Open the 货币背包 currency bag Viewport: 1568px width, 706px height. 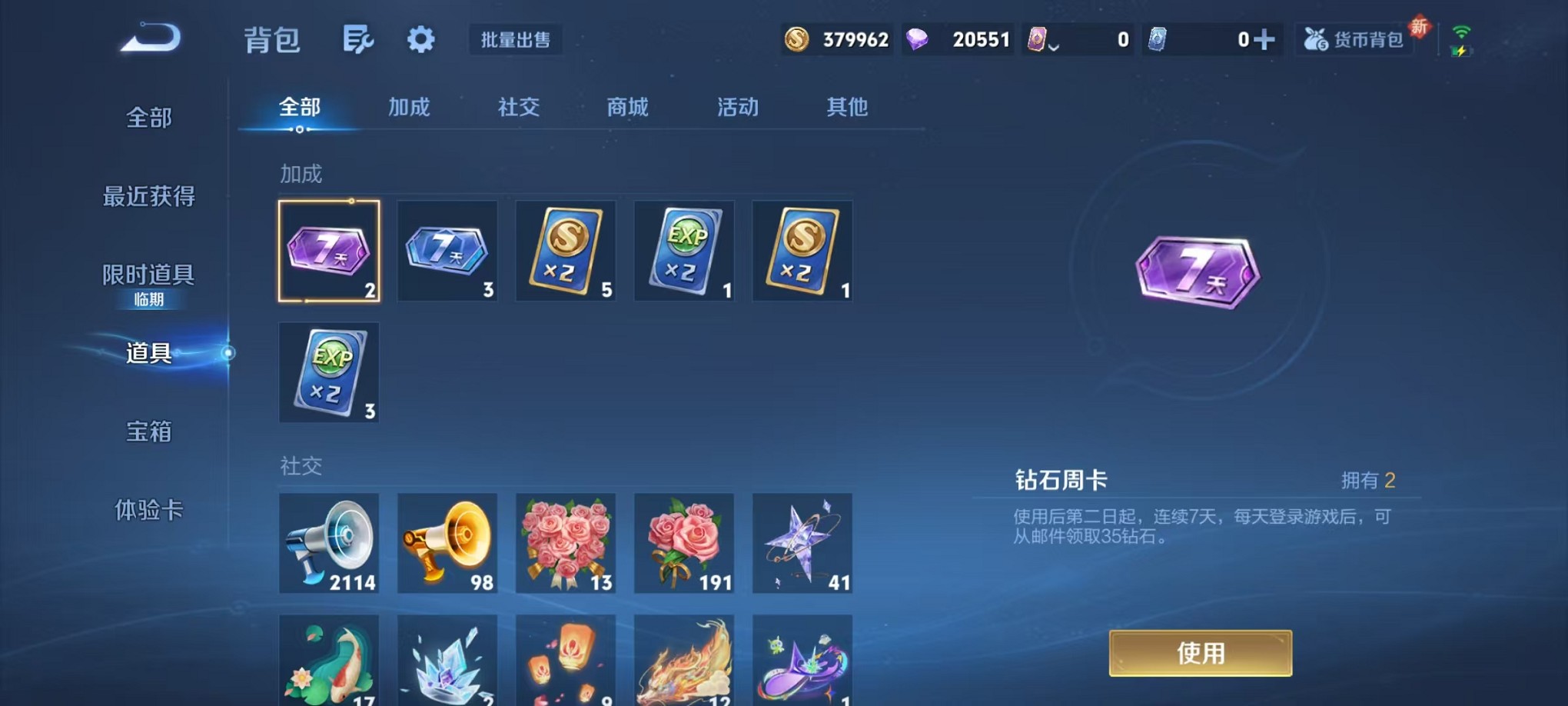tap(1355, 38)
